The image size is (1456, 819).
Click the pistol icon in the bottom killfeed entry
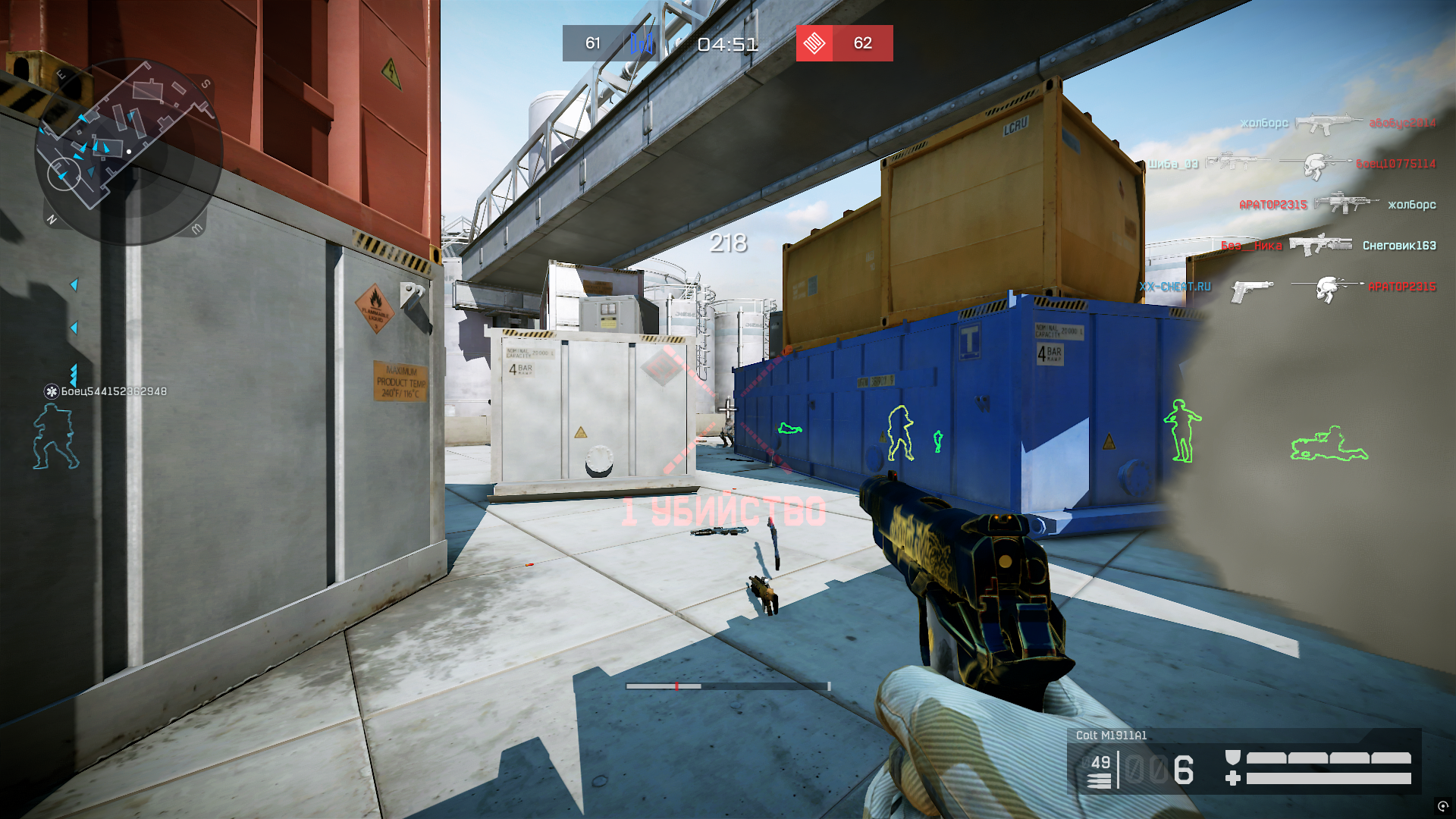pos(1251,288)
